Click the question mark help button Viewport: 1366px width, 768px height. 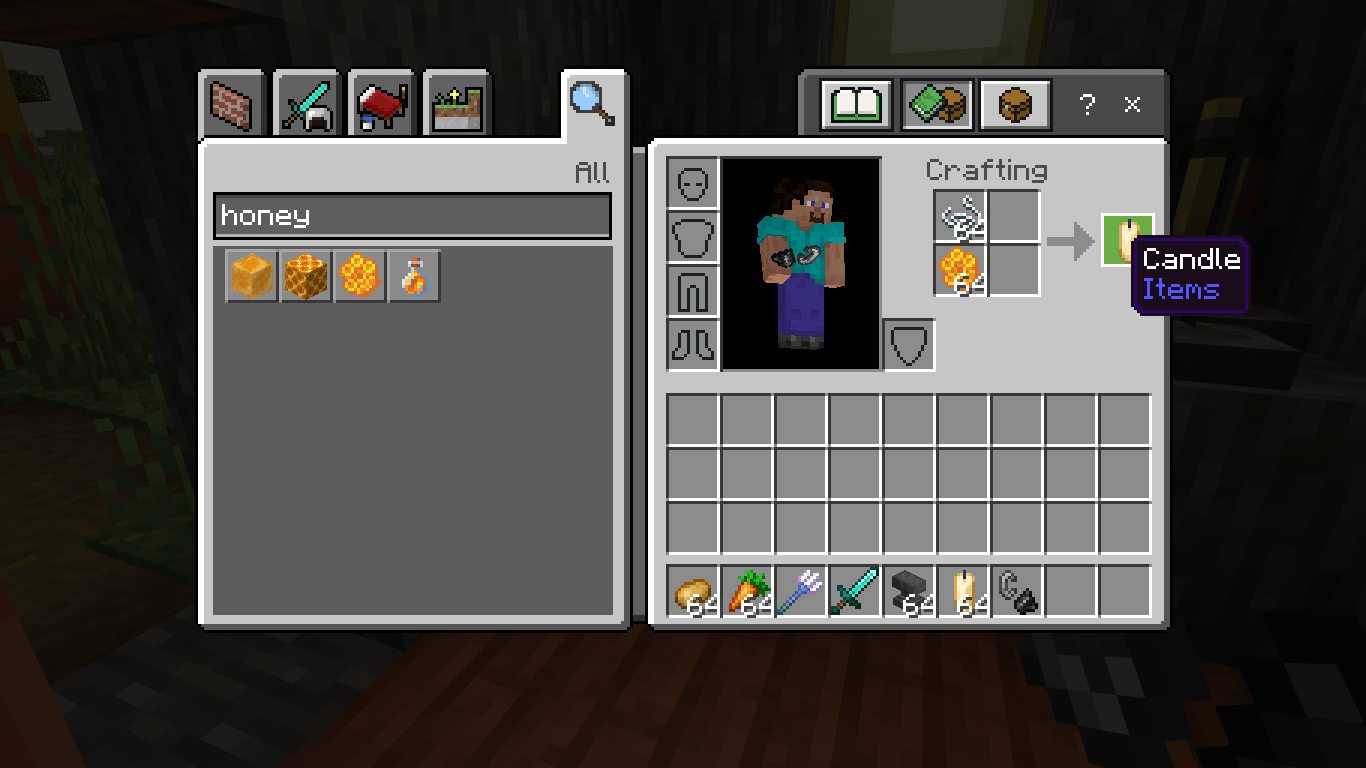(1087, 104)
